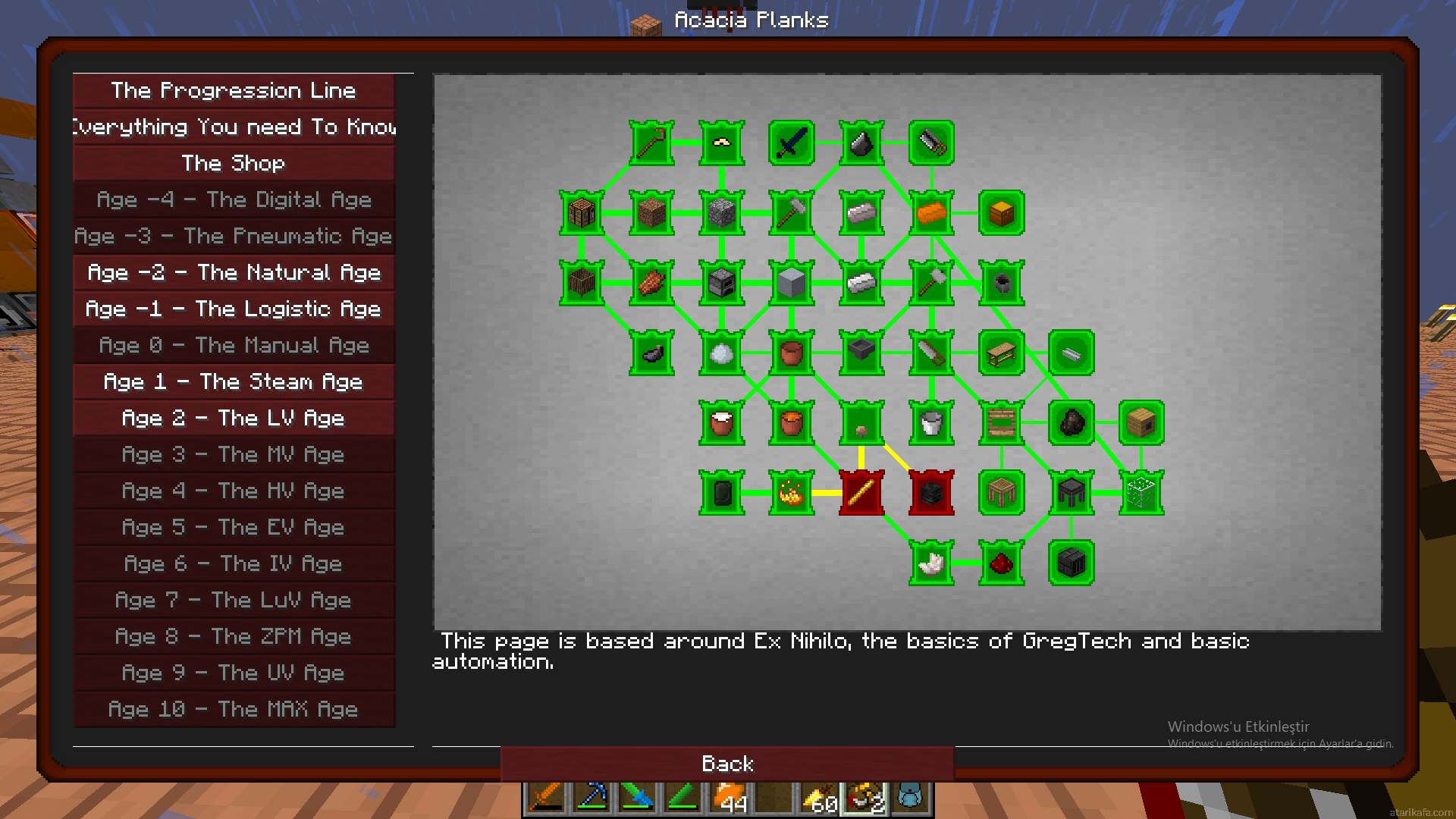
Task: Open Age 1 – The Steam Age
Action: click(234, 382)
